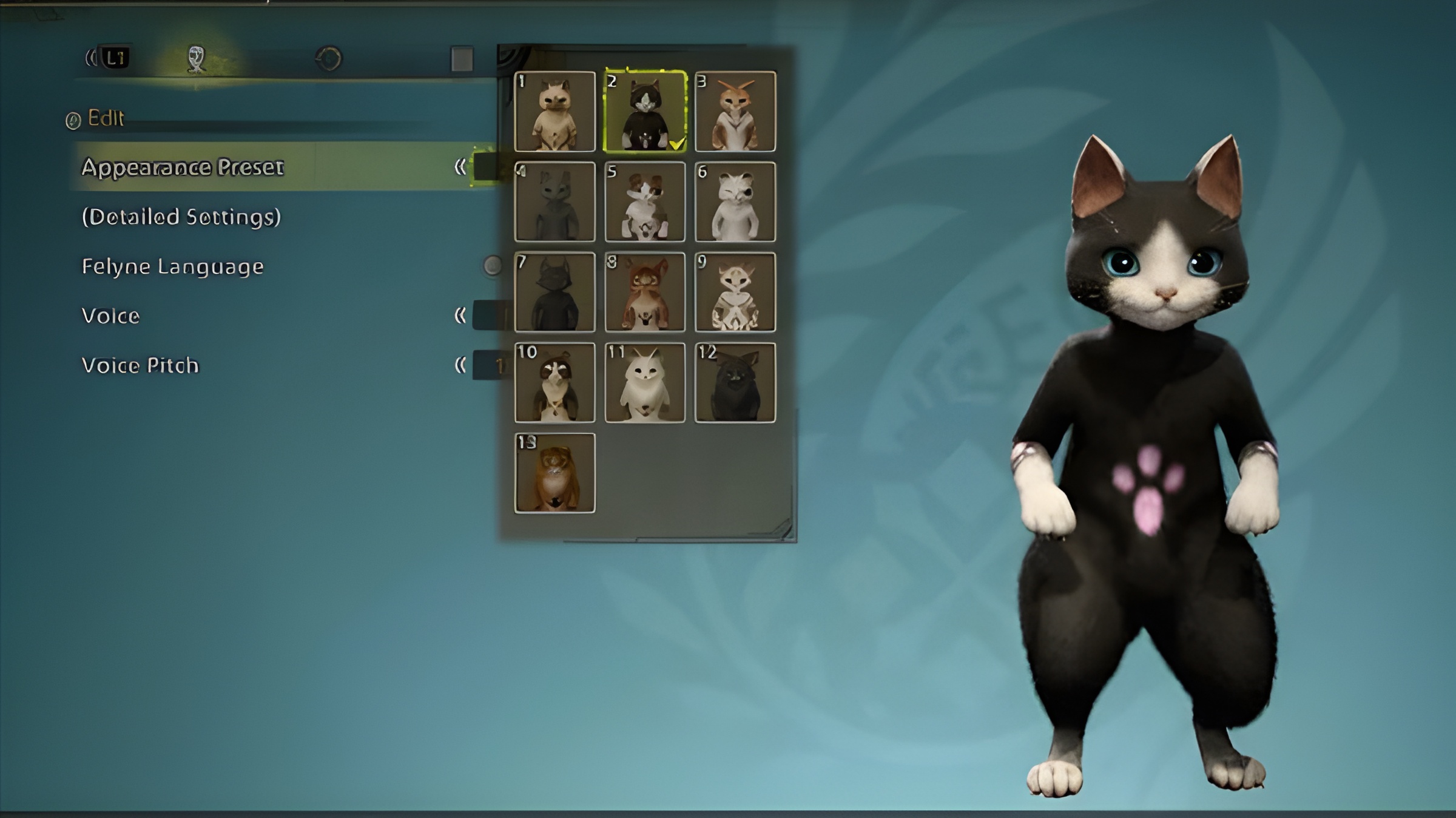Select preset 10 masked-face cat

tap(554, 383)
